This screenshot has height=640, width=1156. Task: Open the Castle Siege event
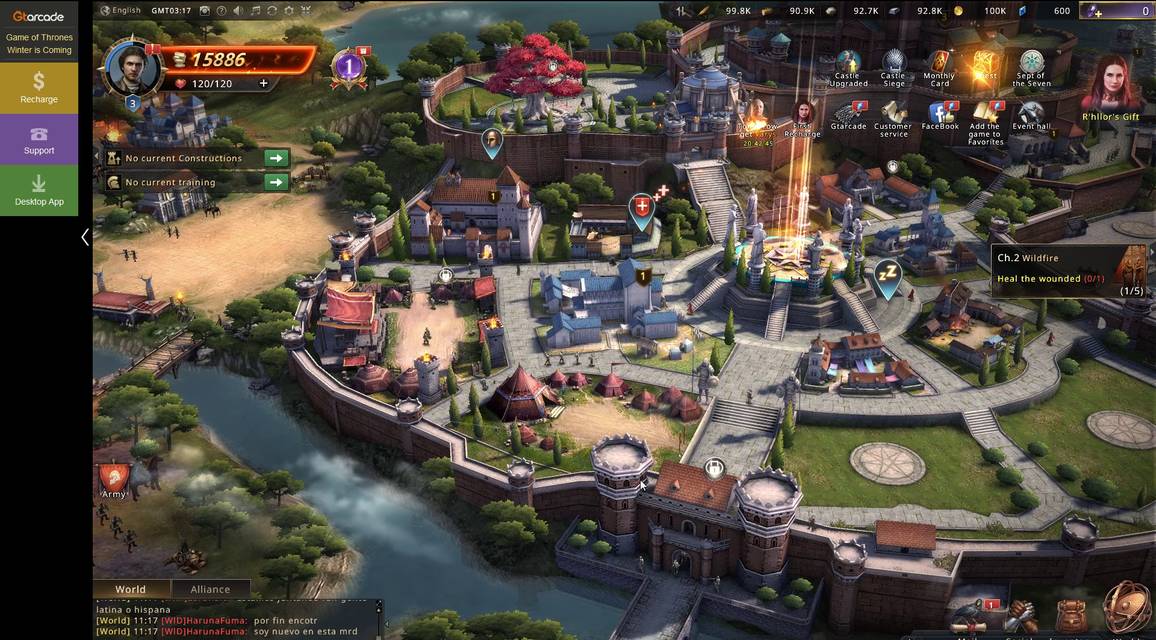(893, 66)
